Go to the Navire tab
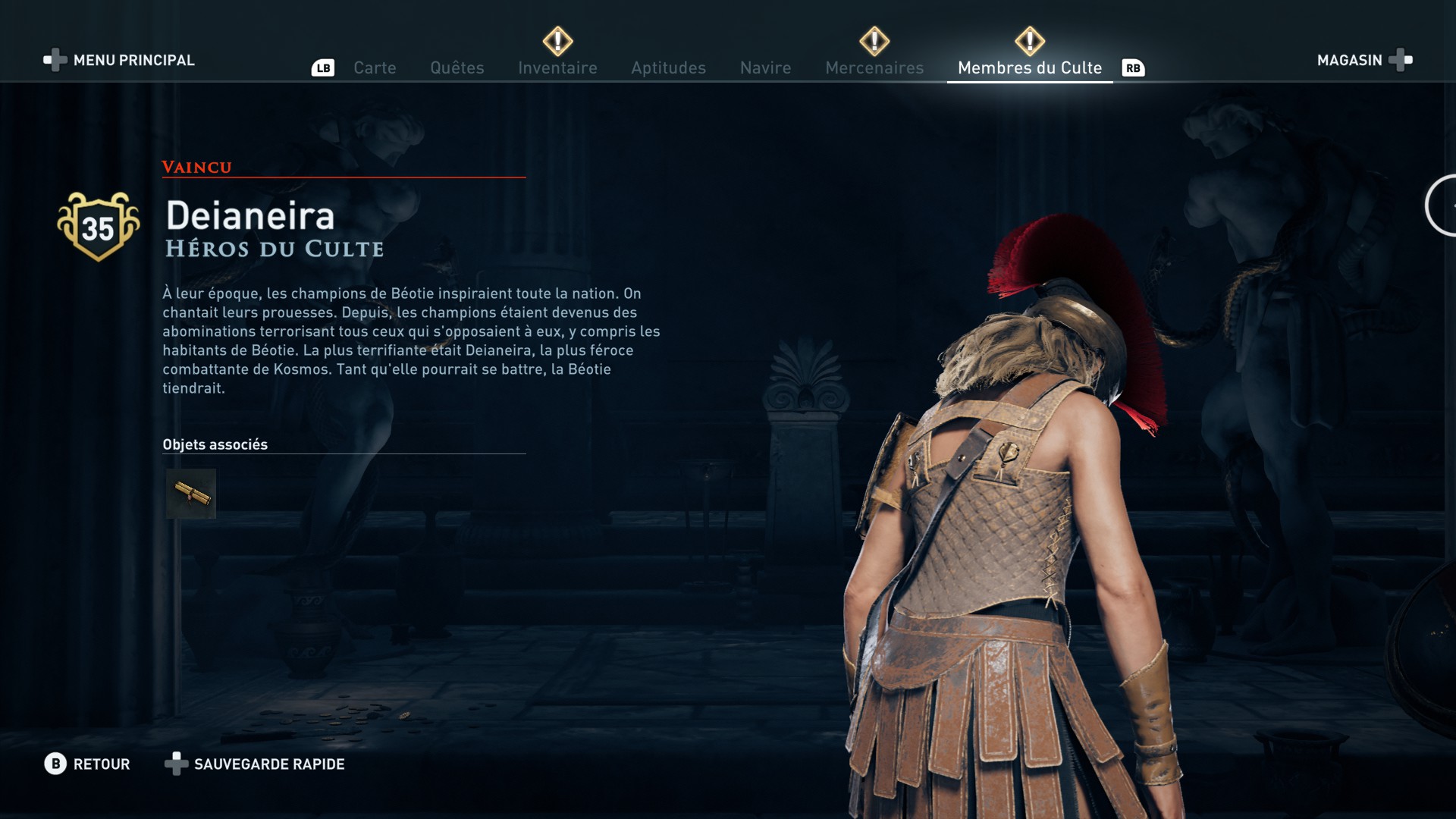This screenshot has height=819, width=1456. click(x=765, y=67)
